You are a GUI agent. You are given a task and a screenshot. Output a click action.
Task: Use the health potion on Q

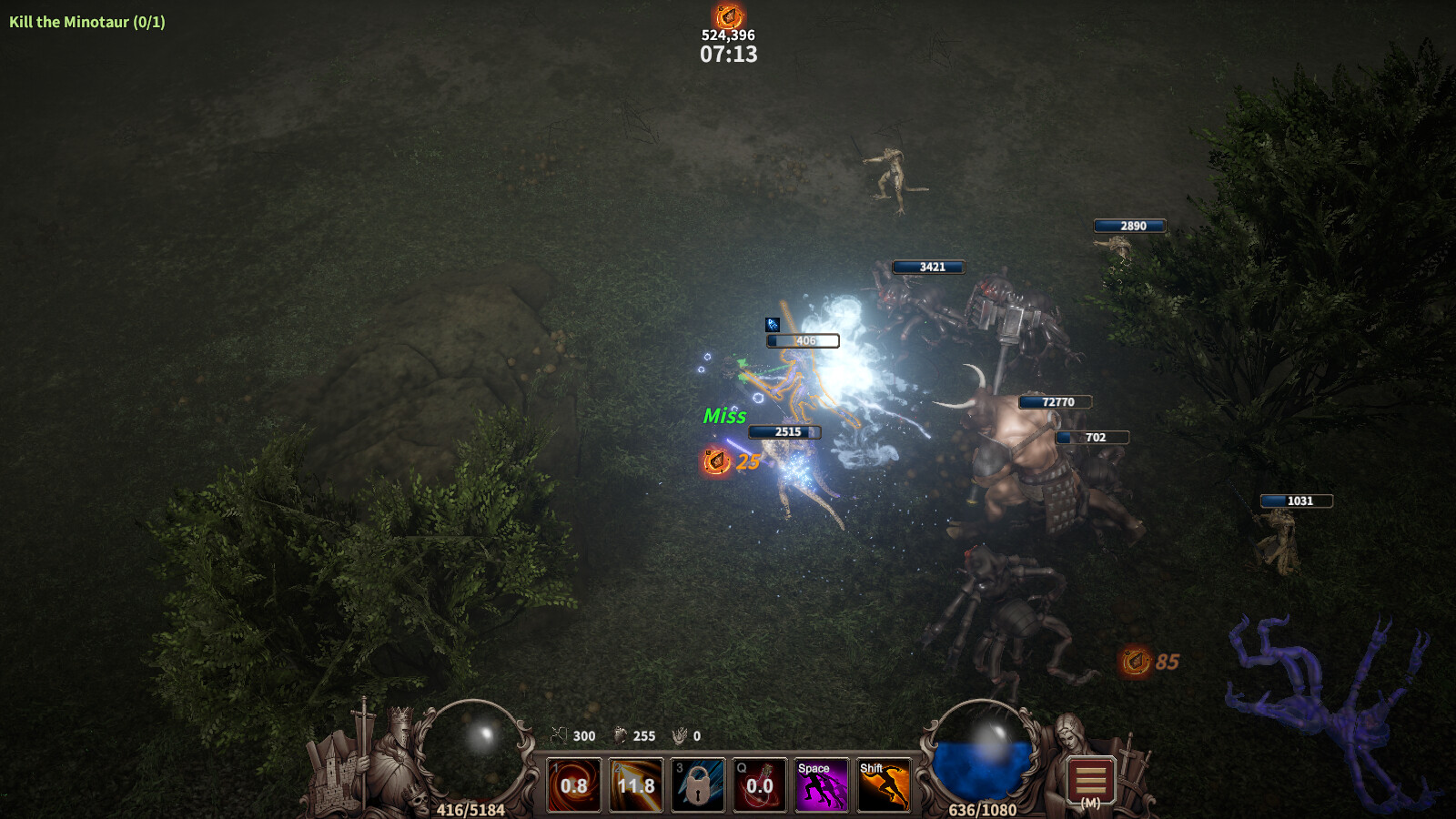pyautogui.click(x=760, y=784)
